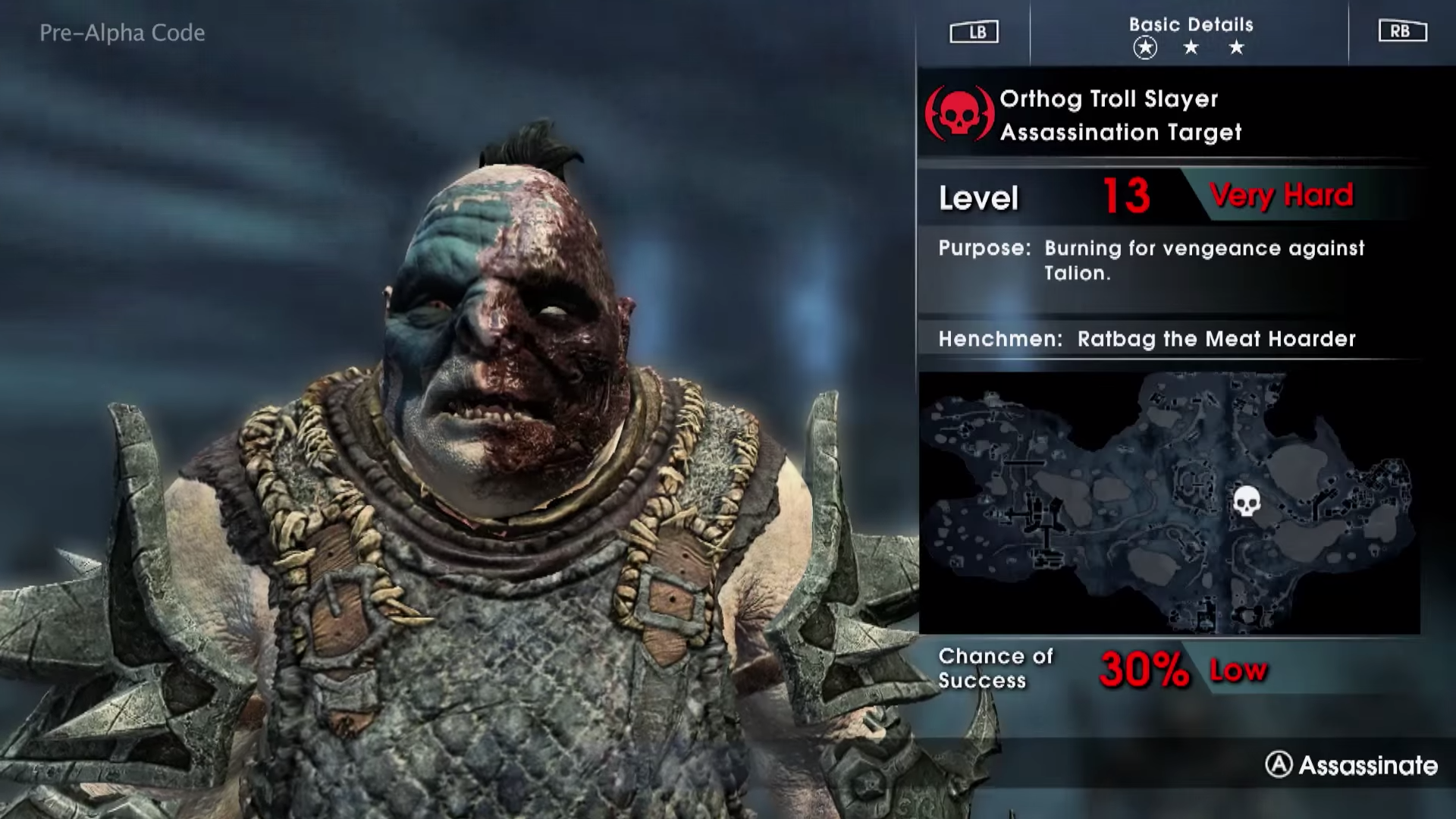Select the Orthog Troll Slayer name header
This screenshot has width=1456, height=819.
coord(1109,99)
